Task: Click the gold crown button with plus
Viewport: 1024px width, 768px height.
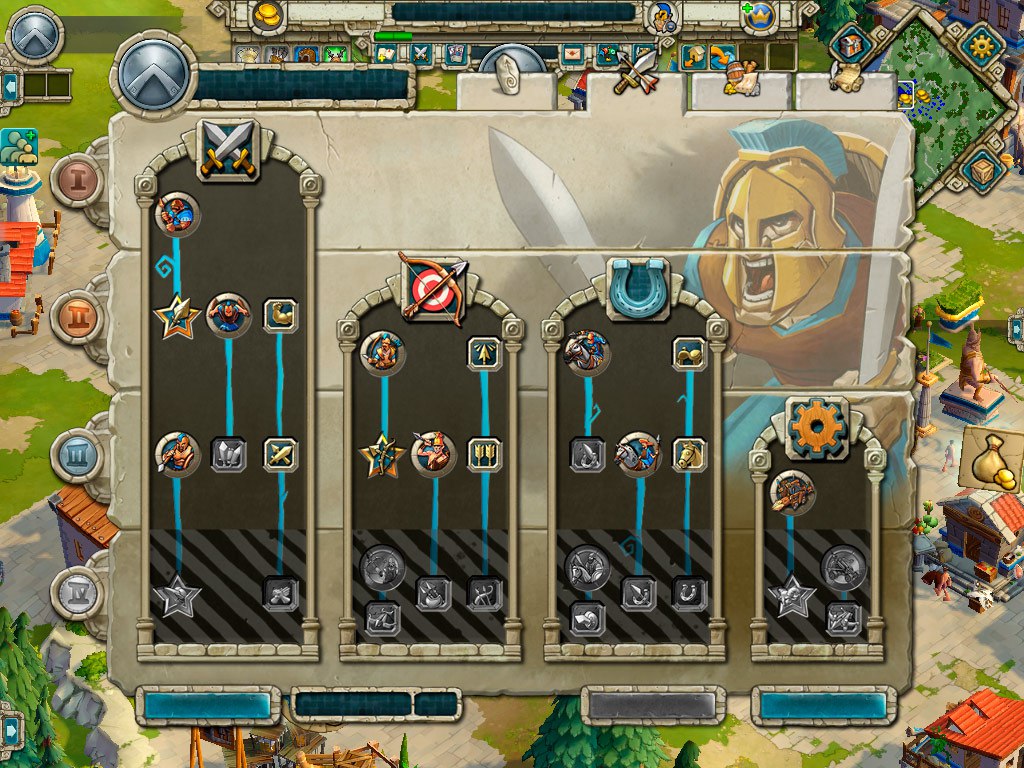Action: pyautogui.click(x=762, y=16)
